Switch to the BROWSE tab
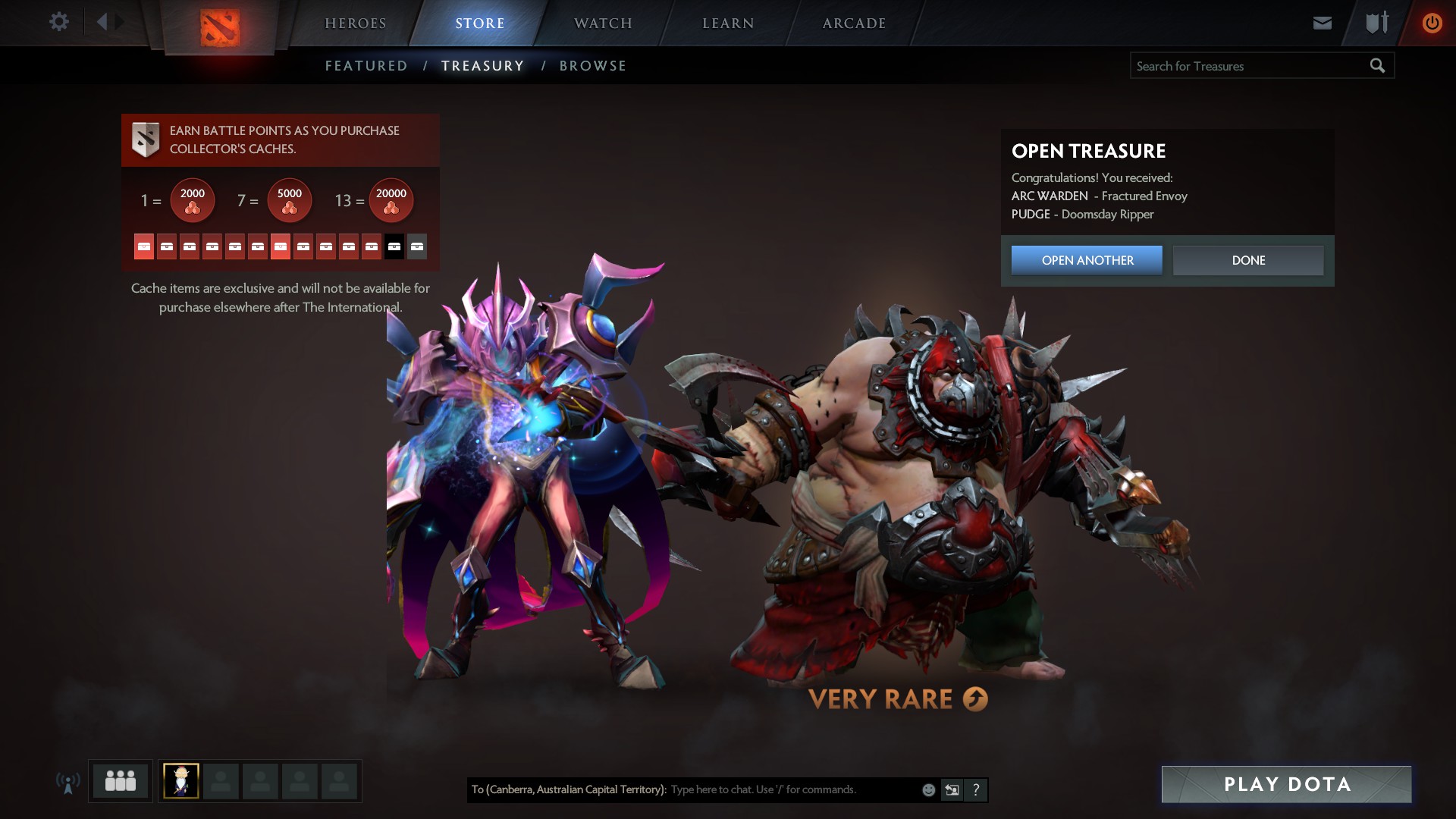This screenshot has width=1456, height=819. [593, 65]
